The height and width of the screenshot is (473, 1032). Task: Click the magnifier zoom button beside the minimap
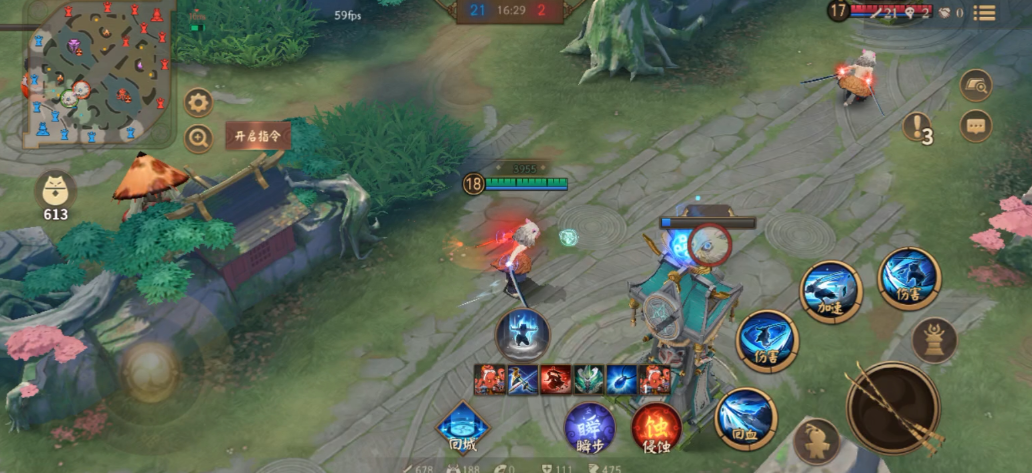tap(198, 139)
